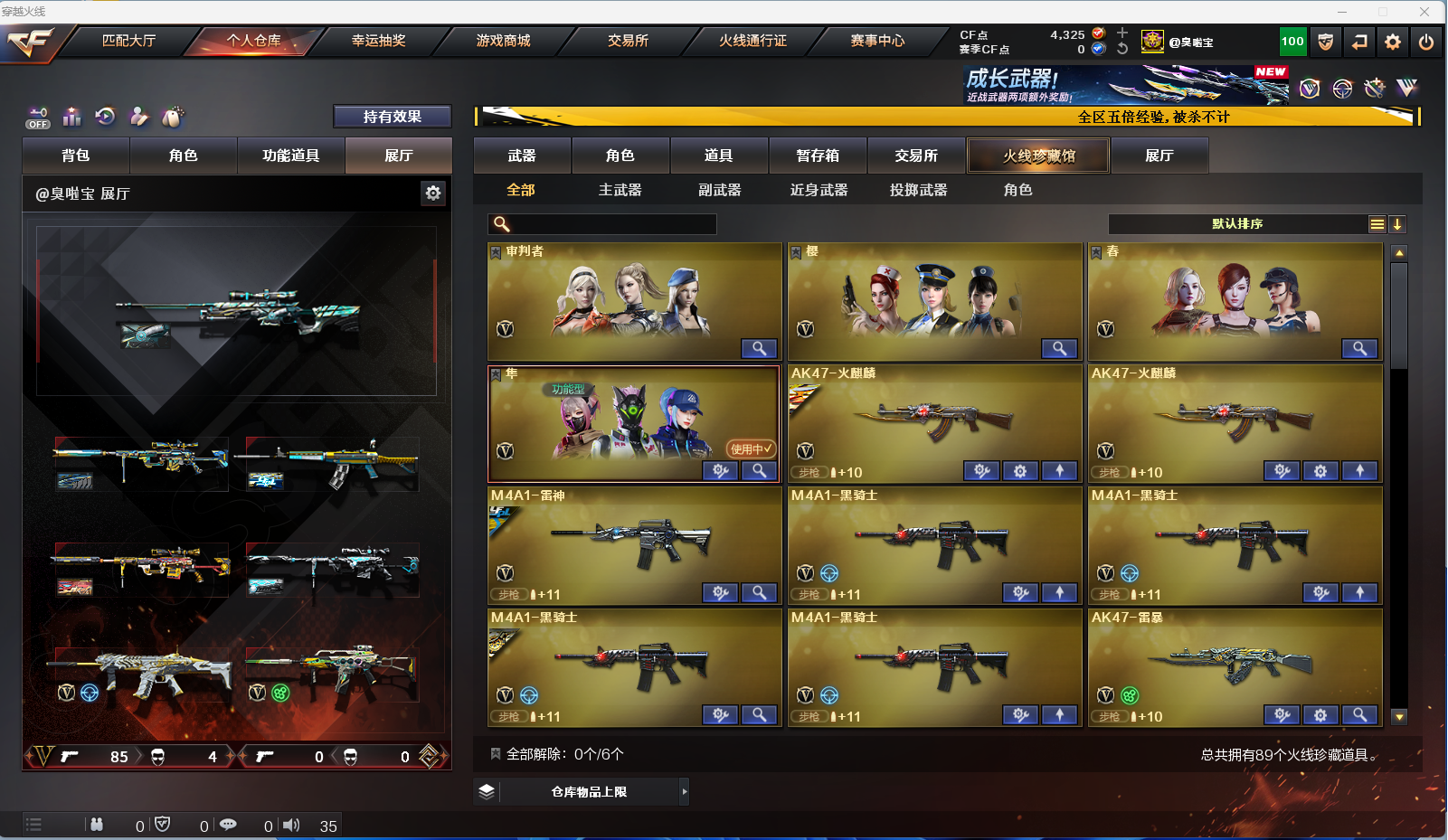
Task: Close the game window
Action: [x=1424, y=12]
